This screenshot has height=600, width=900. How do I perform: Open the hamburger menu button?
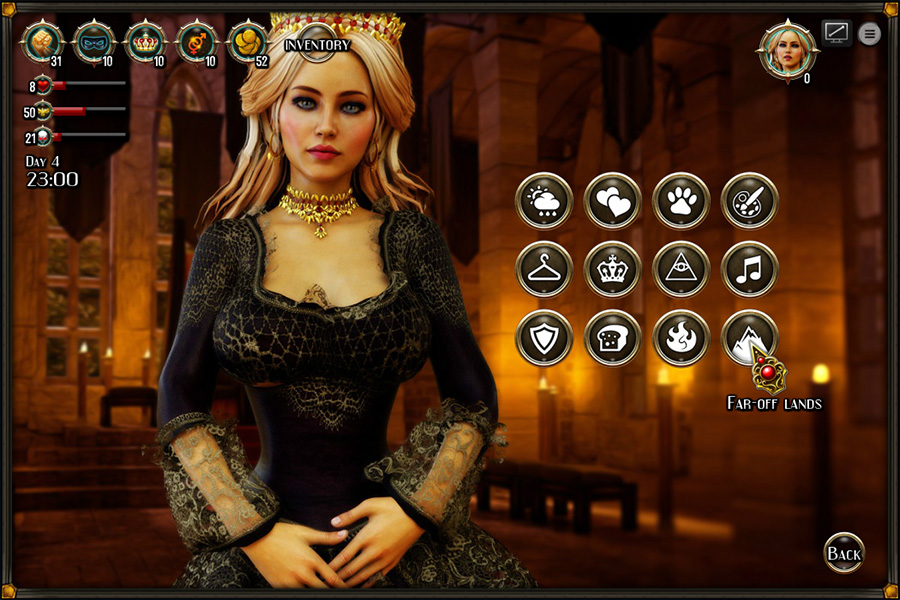(x=870, y=34)
